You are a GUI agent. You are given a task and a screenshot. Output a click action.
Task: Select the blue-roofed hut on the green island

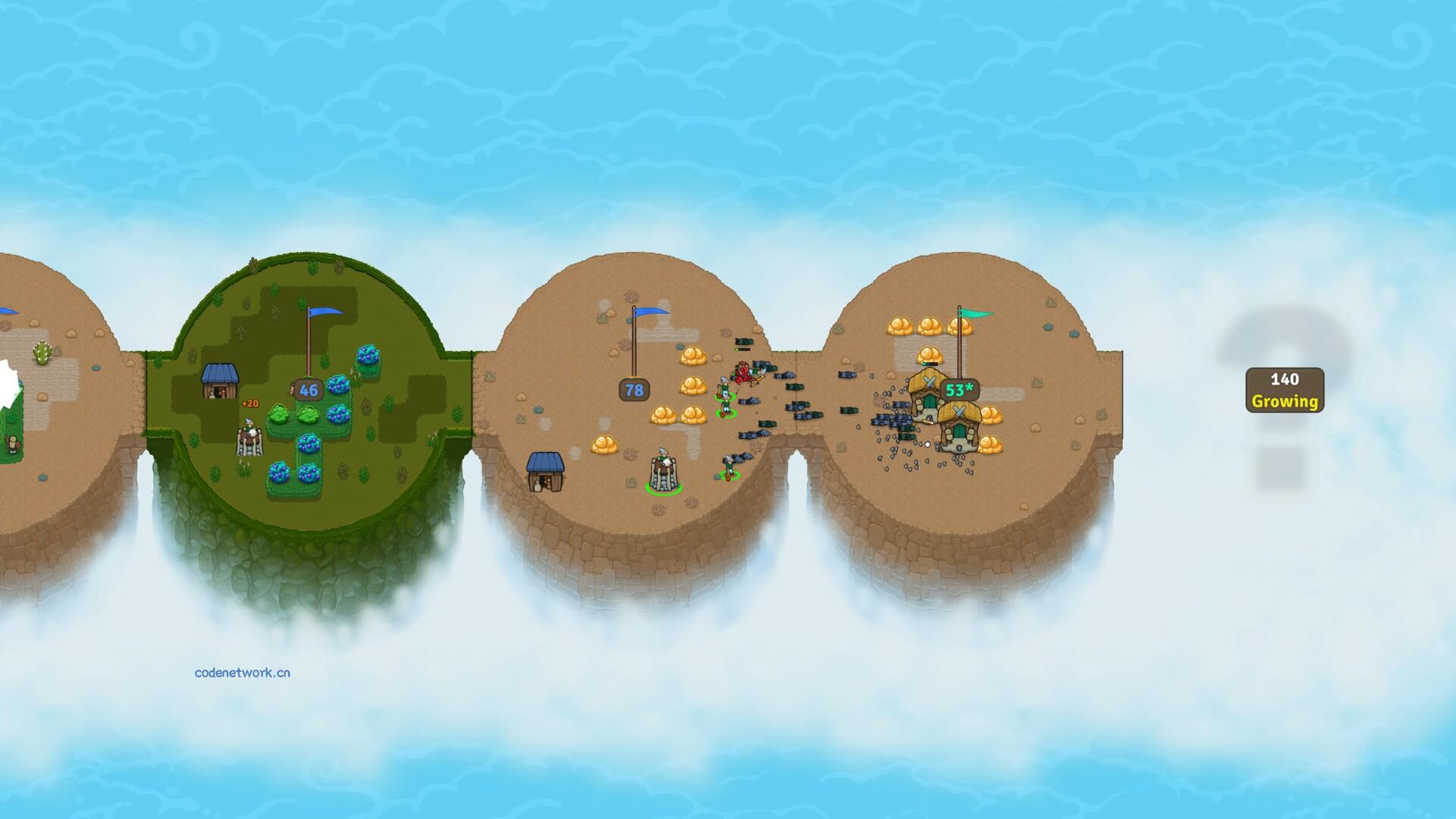tap(219, 381)
